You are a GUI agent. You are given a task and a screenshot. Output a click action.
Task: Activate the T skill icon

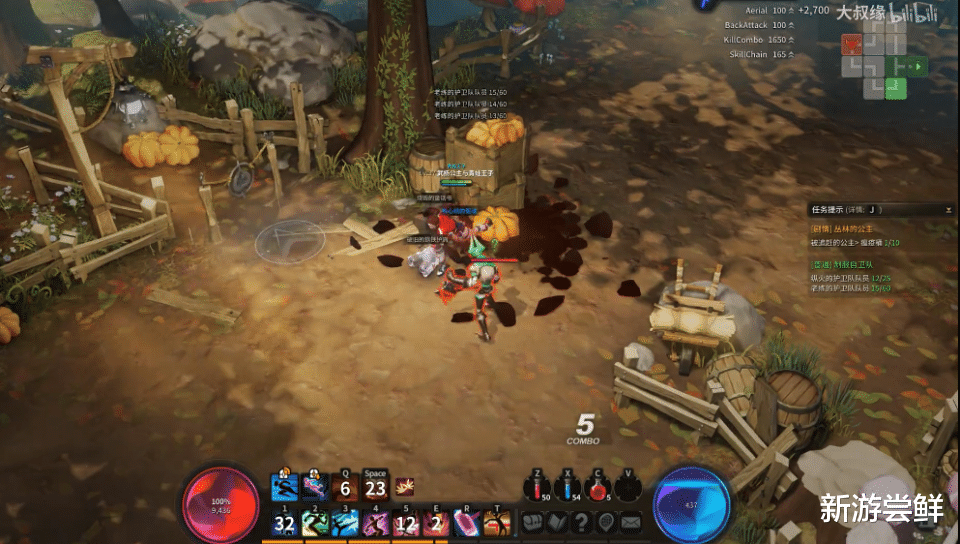pos(497,523)
